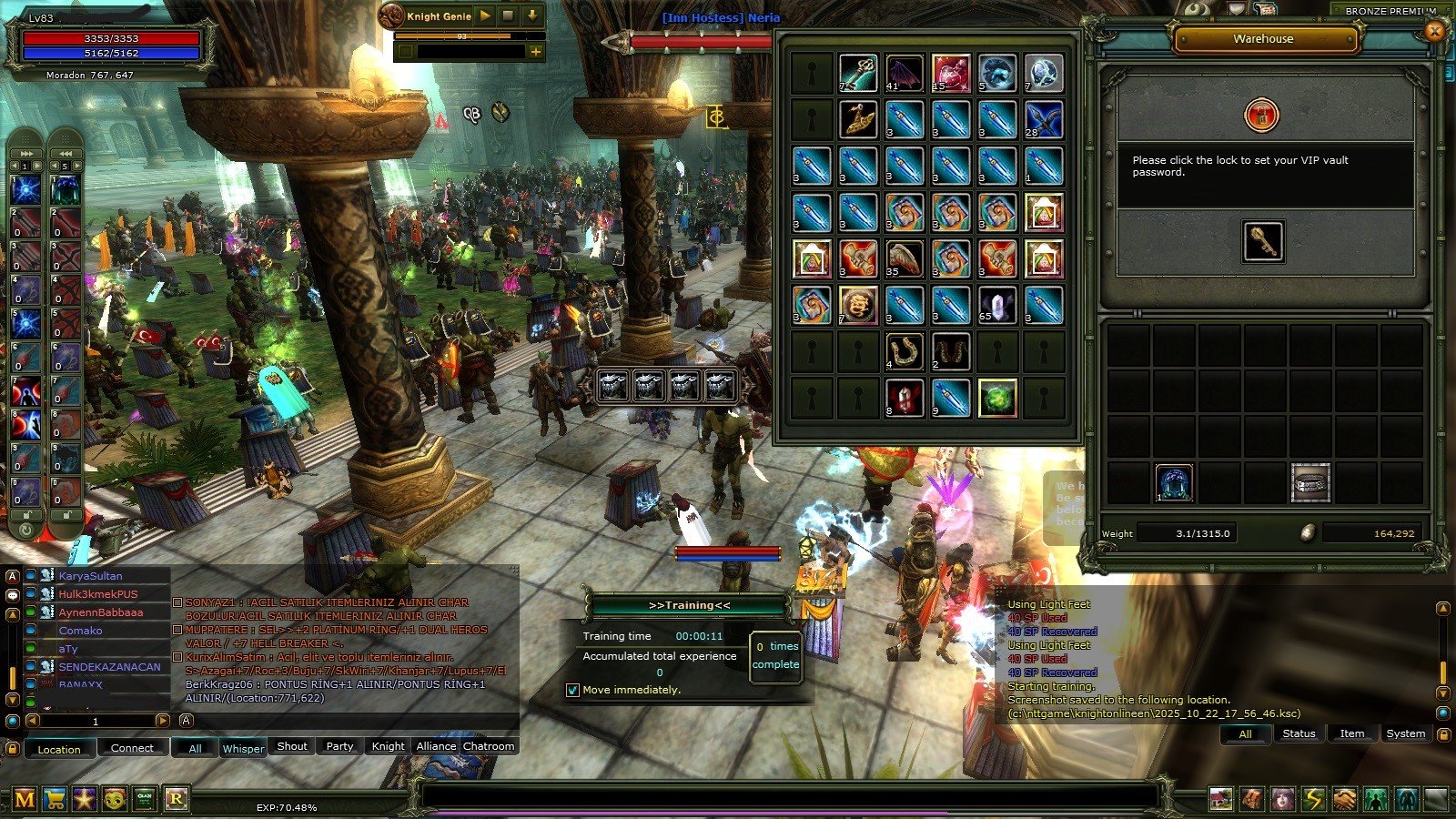The image size is (1456, 819).
Task: Select the Party chat tab
Action: pos(339,746)
